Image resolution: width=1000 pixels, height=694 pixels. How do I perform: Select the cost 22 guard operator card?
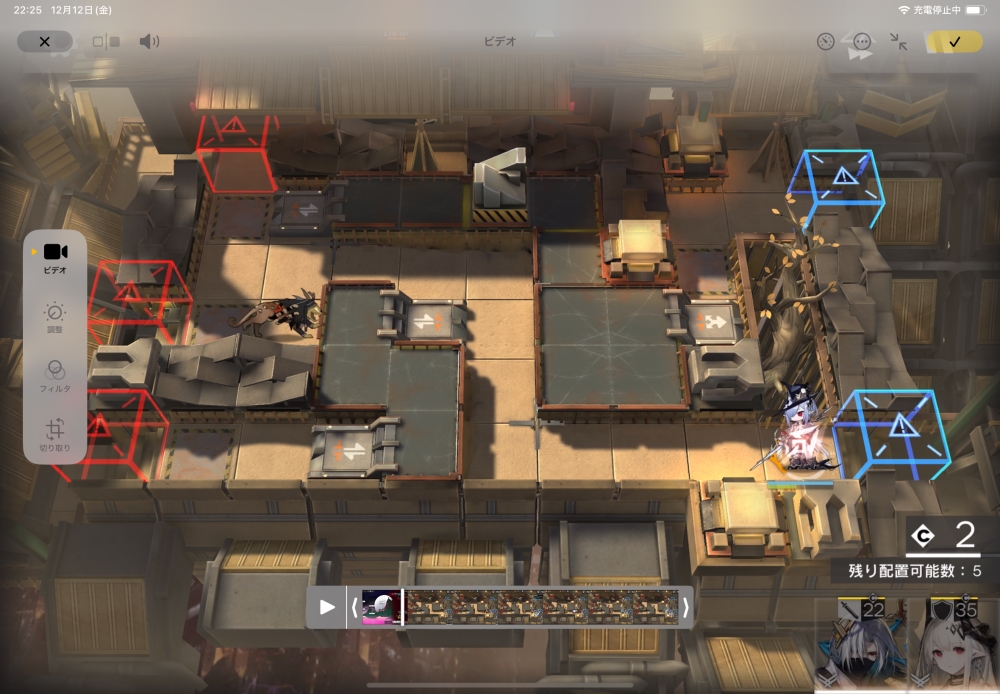coord(862,645)
